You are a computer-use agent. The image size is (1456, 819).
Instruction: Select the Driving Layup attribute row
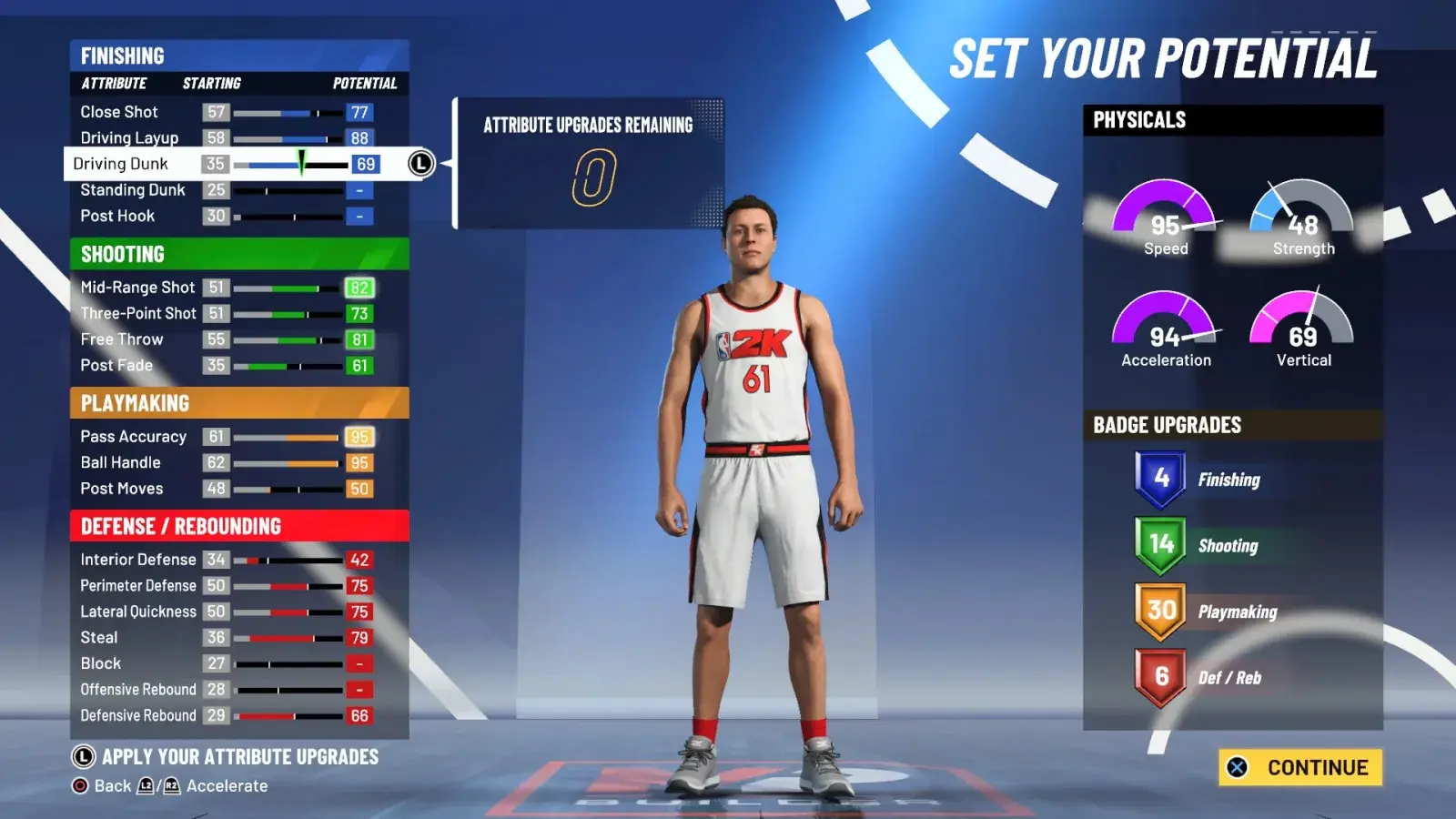pyautogui.click(x=227, y=138)
